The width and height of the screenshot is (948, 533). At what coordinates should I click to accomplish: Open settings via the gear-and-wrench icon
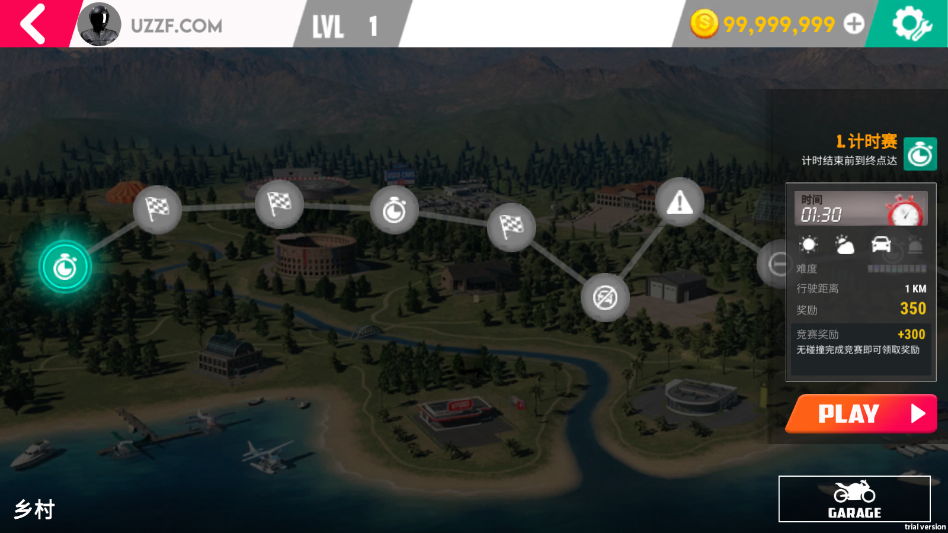point(910,24)
